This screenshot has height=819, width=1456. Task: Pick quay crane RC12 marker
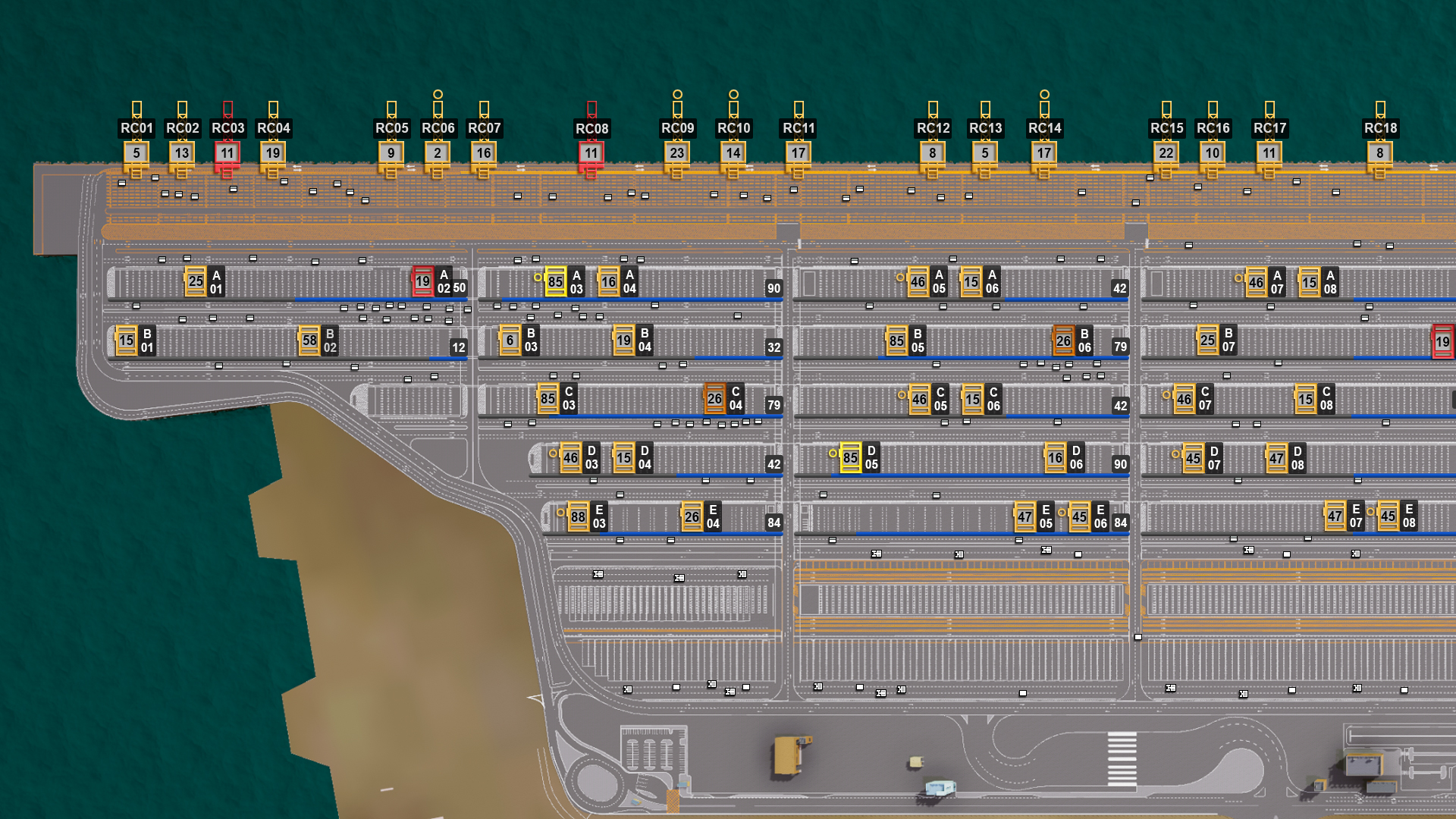933,153
